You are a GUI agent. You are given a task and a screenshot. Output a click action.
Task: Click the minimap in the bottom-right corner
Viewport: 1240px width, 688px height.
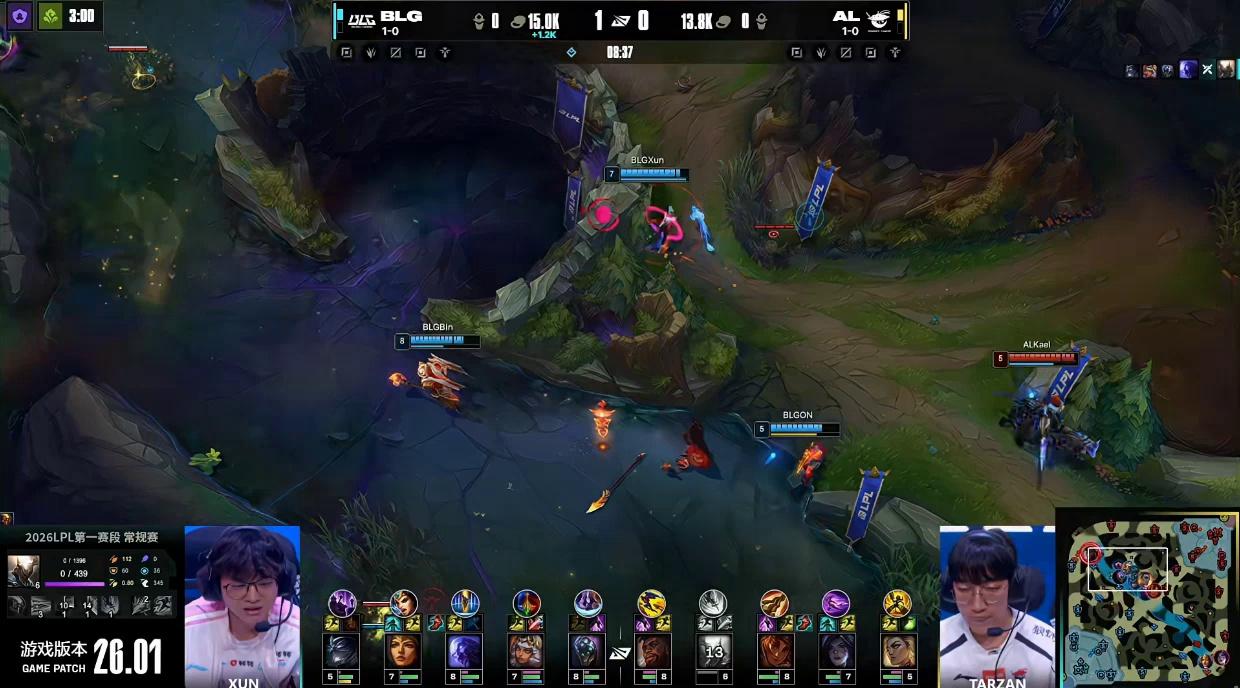pos(1148,598)
